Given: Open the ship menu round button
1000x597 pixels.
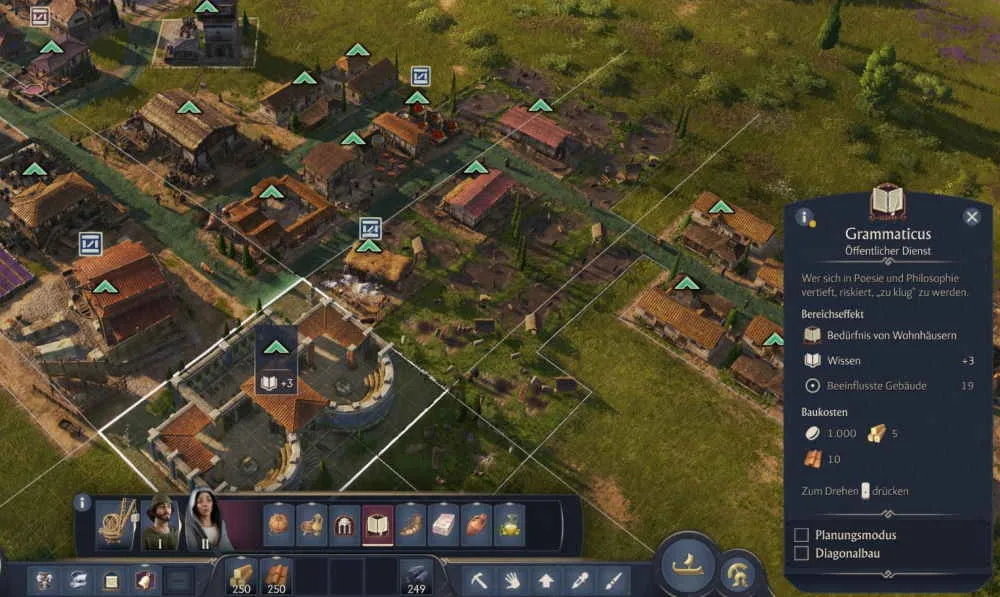Looking at the screenshot, I should (688, 566).
